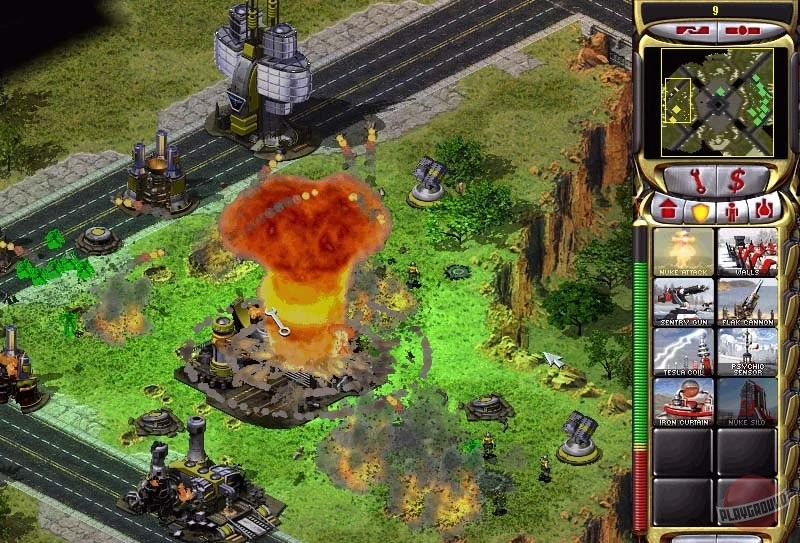
Task: Queue a Flak Cannon defense
Action: click(x=746, y=300)
